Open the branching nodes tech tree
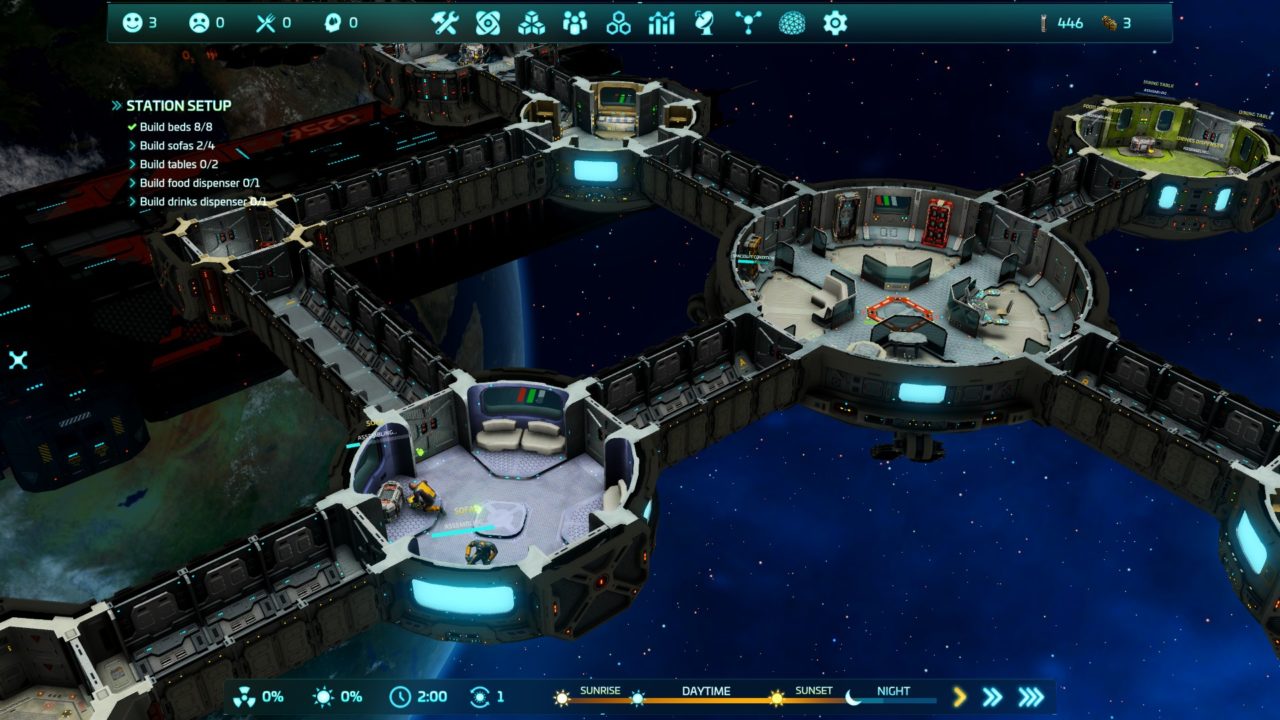The width and height of the screenshot is (1280, 720). [747, 23]
